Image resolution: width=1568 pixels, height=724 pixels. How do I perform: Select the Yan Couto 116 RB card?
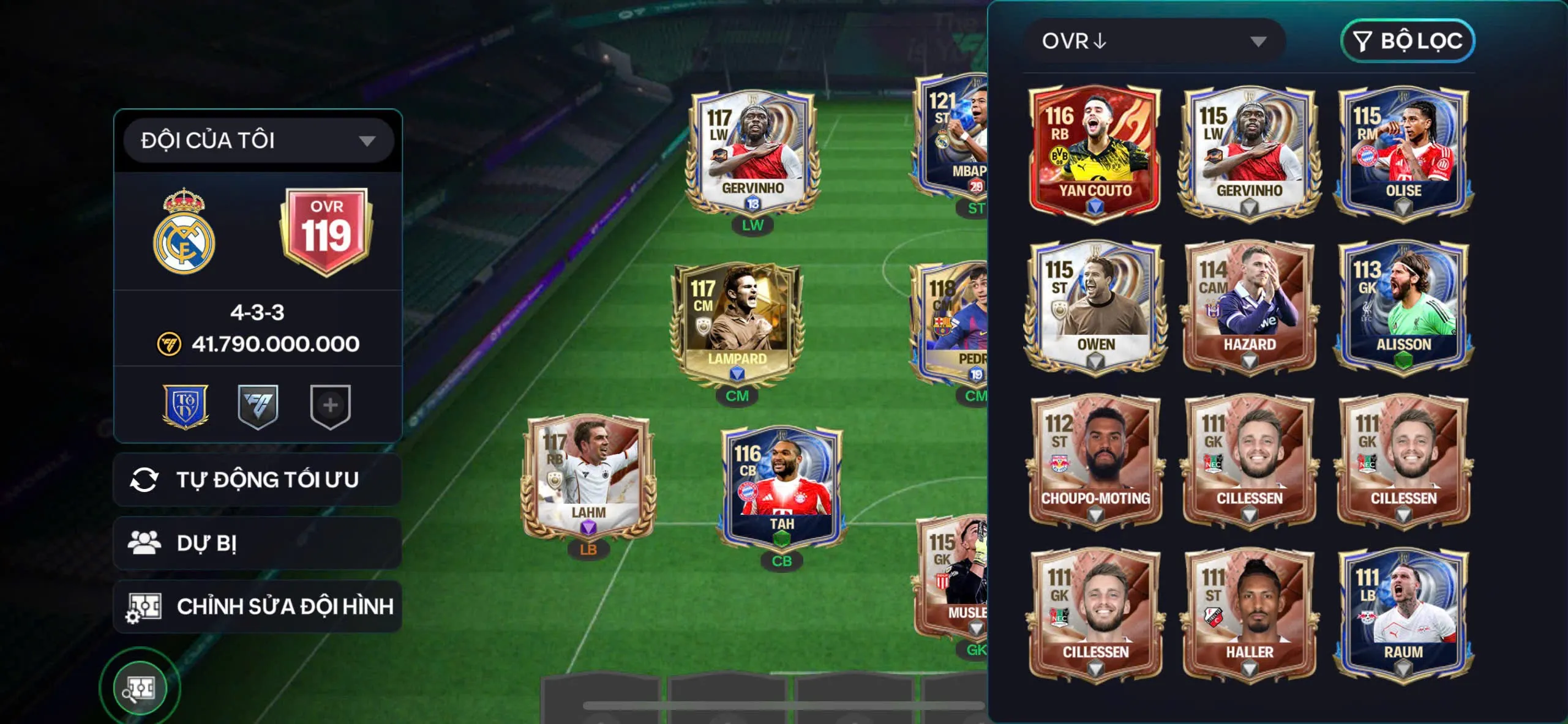click(1095, 152)
